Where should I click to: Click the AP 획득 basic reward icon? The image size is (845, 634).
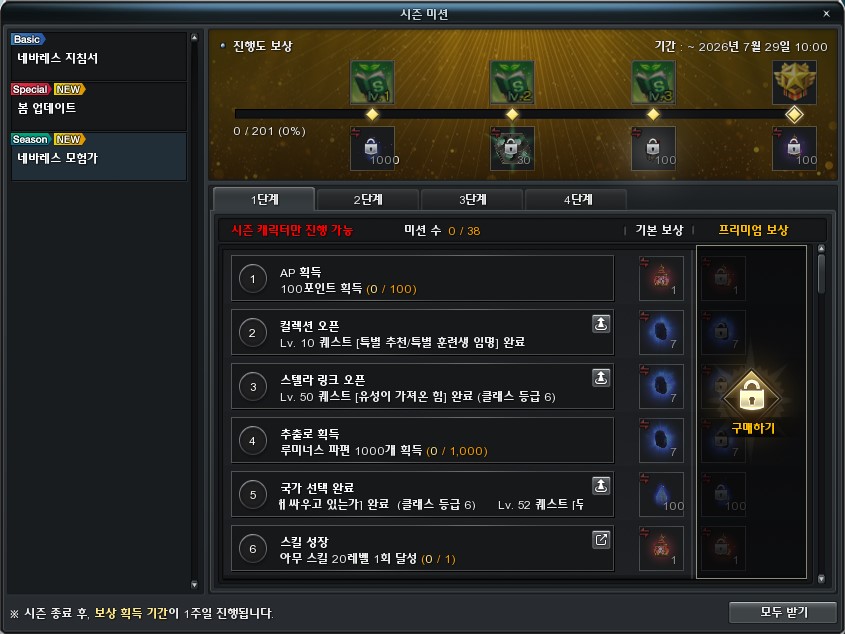[x=661, y=279]
